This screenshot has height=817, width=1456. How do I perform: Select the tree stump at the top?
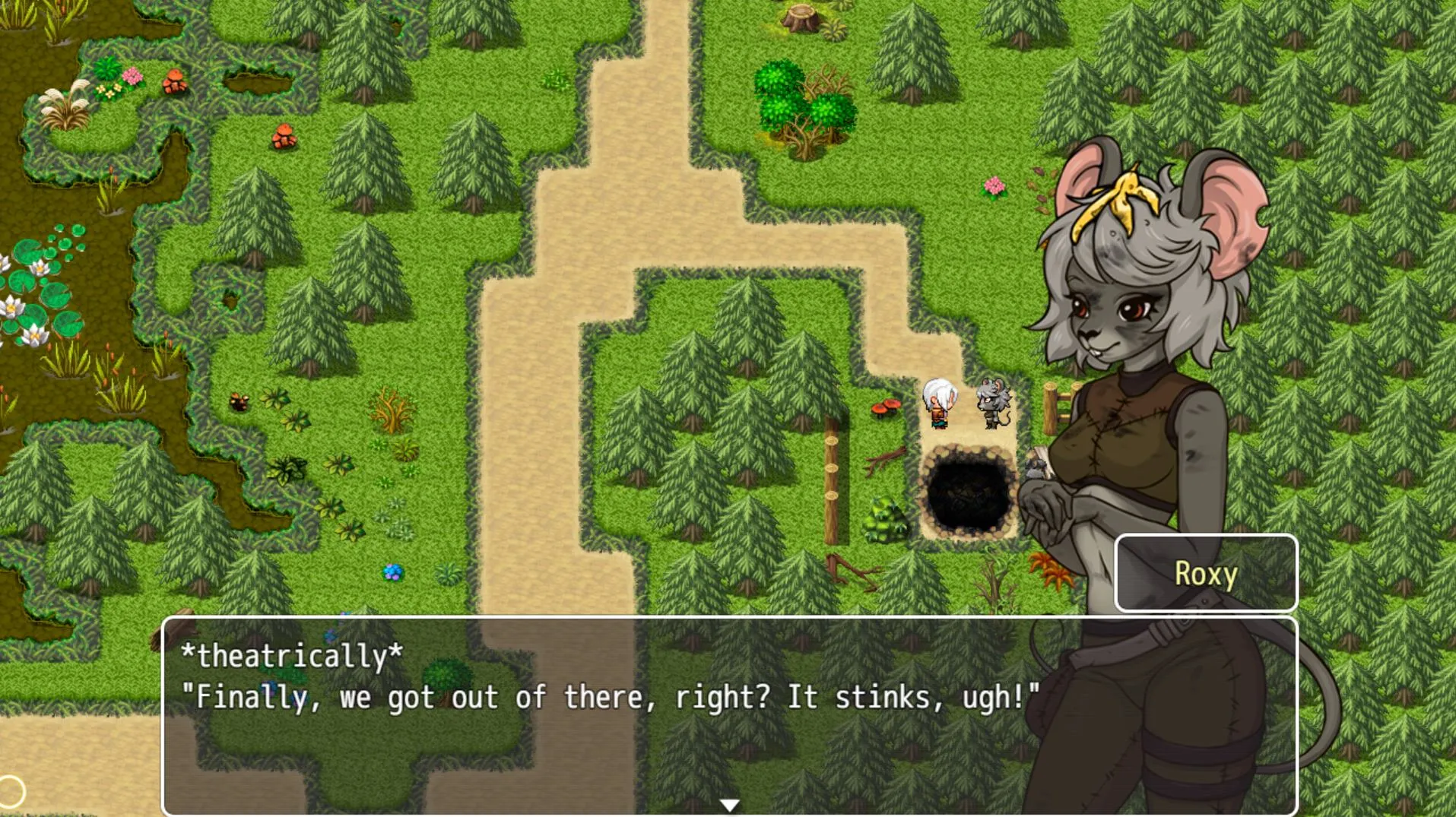click(x=802, y=19)
